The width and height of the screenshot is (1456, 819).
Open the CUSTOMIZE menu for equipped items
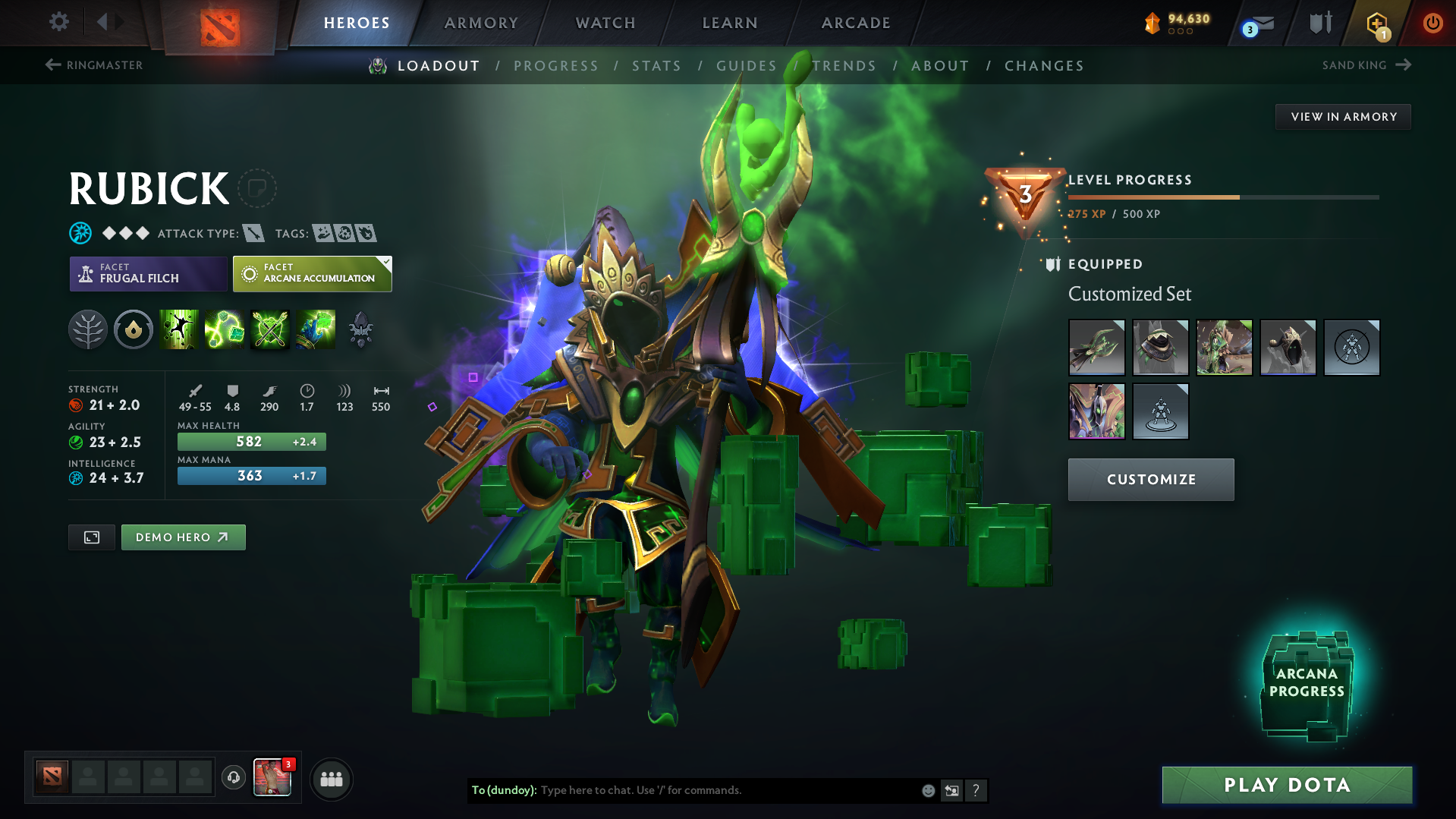pos(1150,479)
